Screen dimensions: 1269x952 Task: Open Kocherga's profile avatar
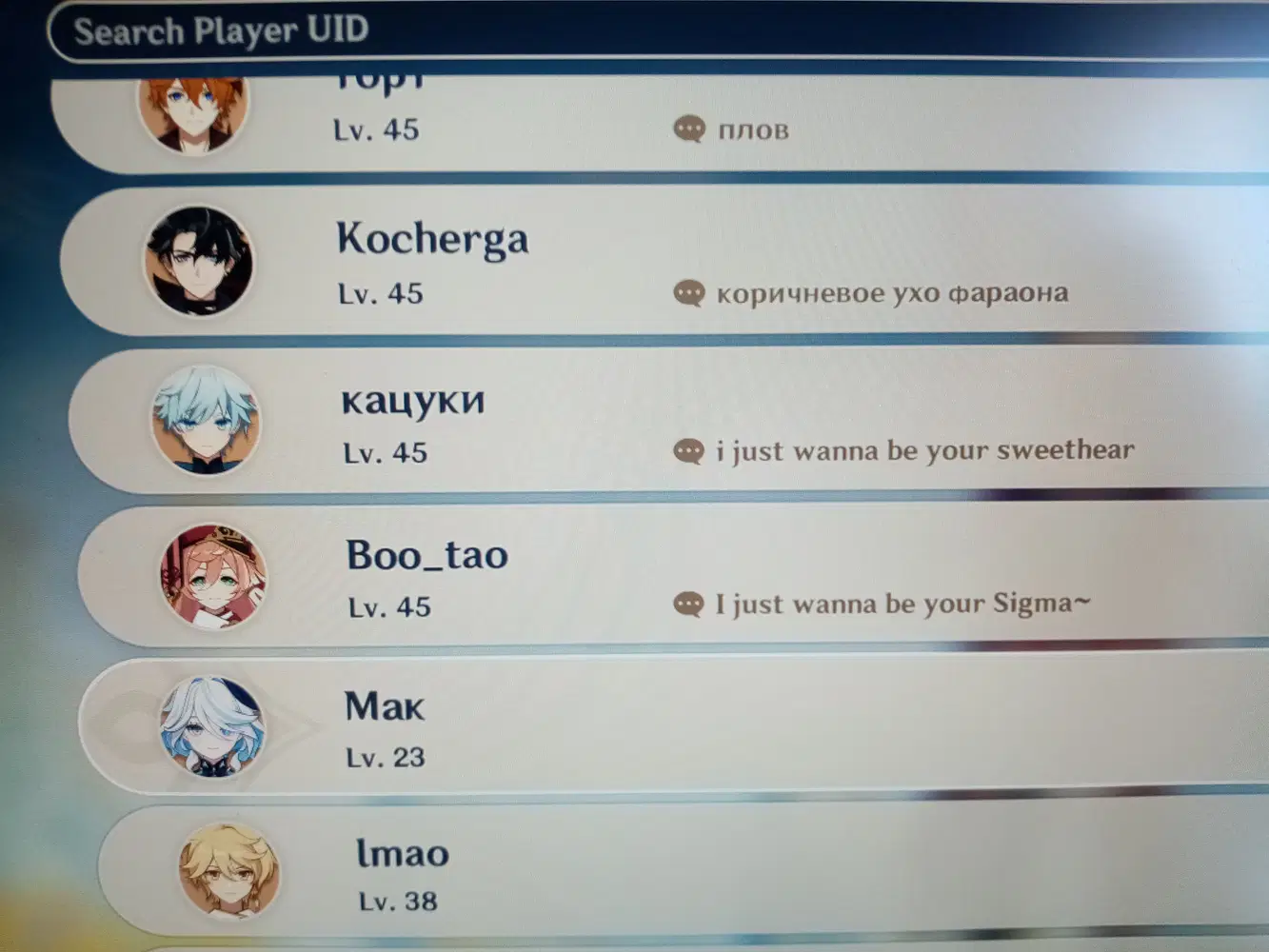(200, 261)
